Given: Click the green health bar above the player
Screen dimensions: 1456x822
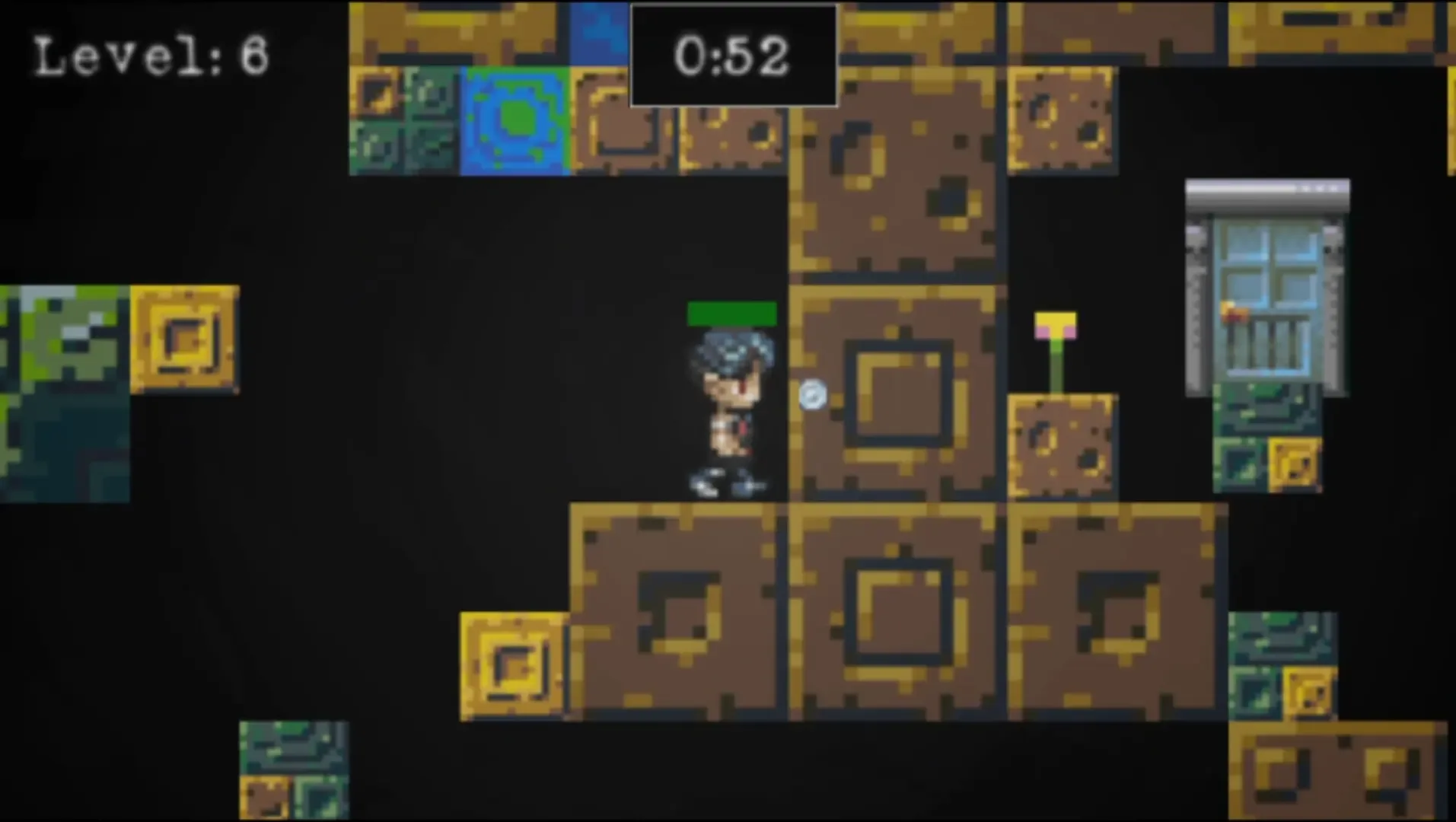Looking at the screenshot, I should (x=731, y=314).
